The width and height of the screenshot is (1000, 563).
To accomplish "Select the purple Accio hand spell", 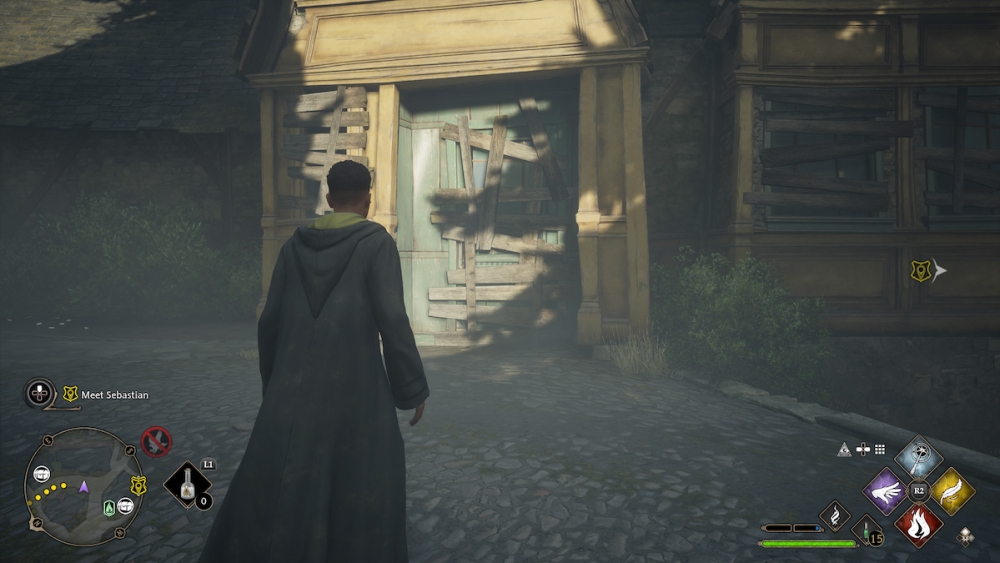I will point(886,491).
